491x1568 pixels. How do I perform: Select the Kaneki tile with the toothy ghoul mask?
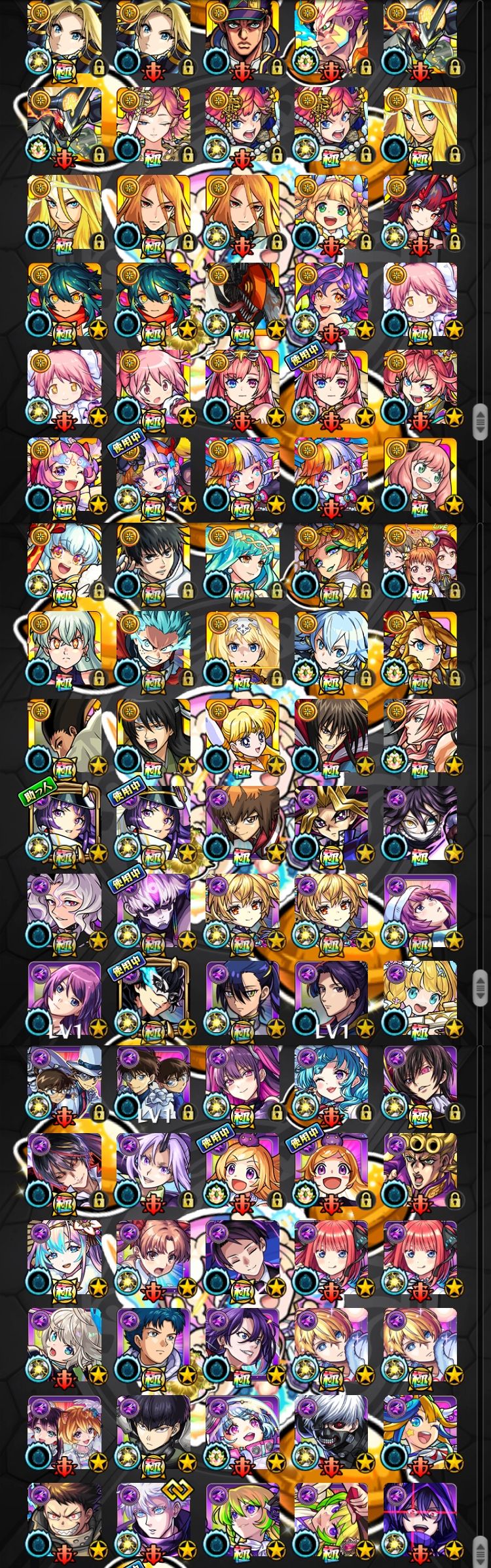(x=331, y=1435)
